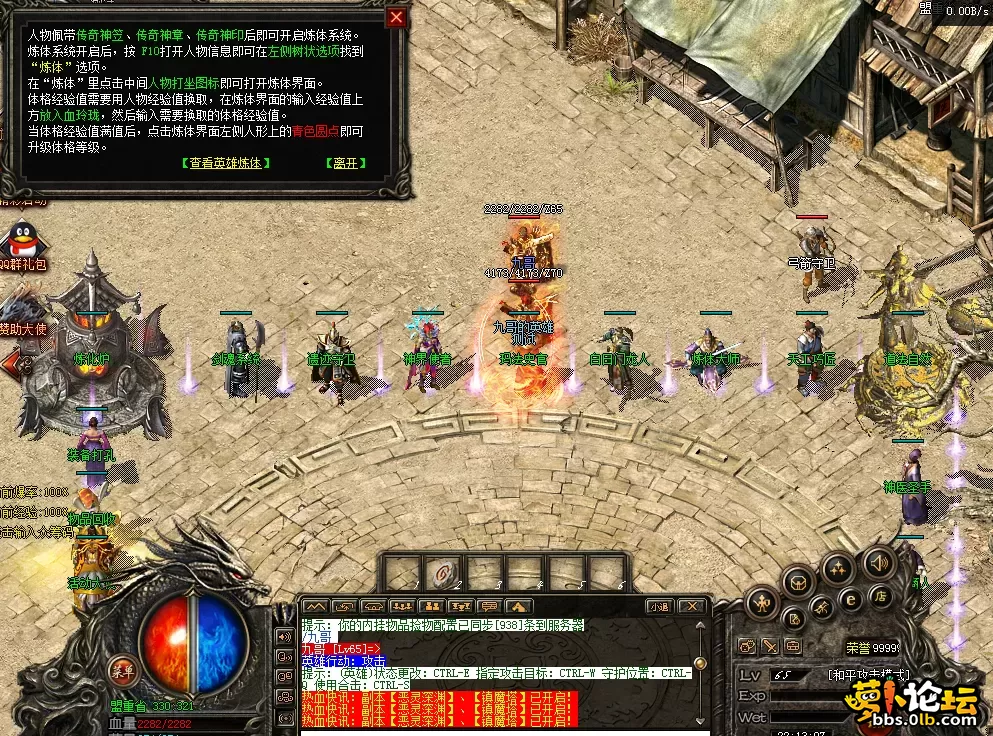993x736 pixels.
Task: Open the bag box round button
Action: [799, 581]
